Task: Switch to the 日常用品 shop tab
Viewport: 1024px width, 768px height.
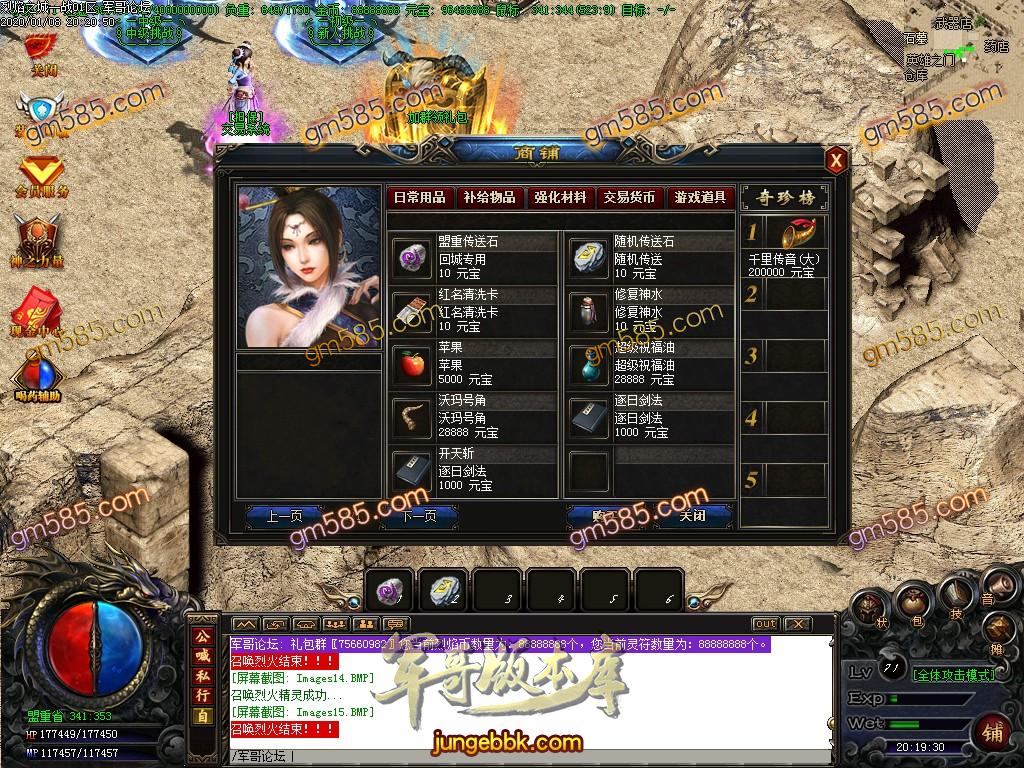Action: point(419,198)
